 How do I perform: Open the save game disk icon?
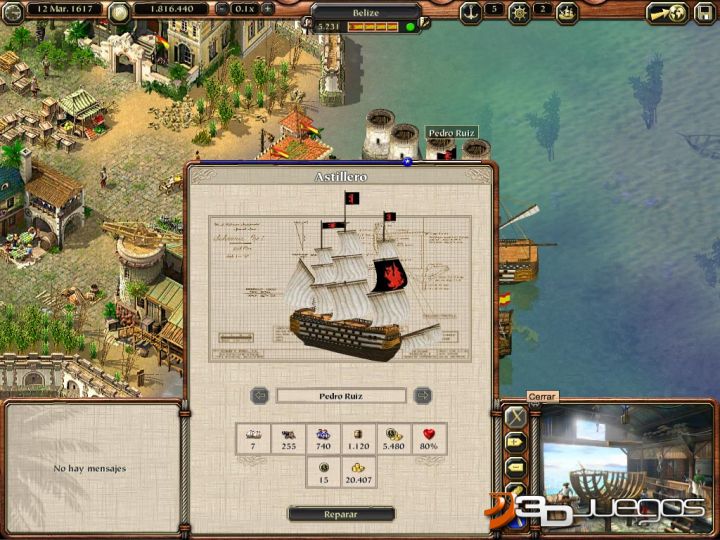click(x=706, y=12)
